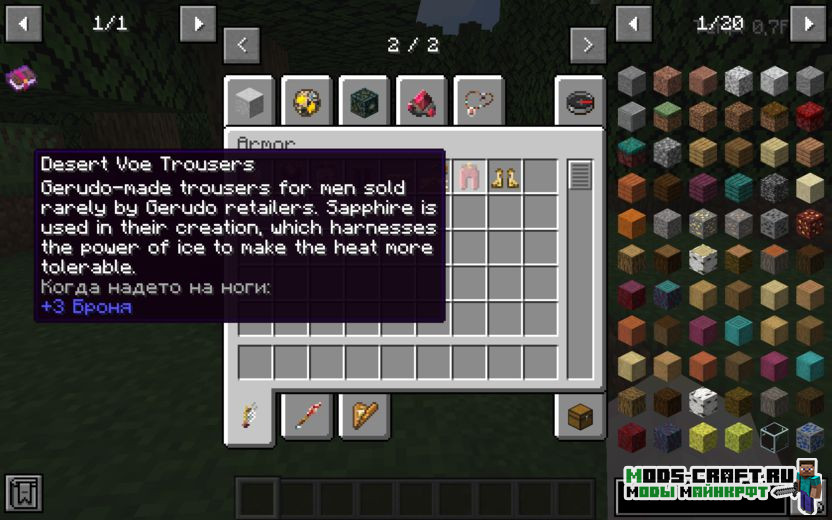Image resolution: width=832 pixels, height=520 pixels.
Task: Open the yellow-and-gray orb creative tab
Action: [x=307, y=101]
